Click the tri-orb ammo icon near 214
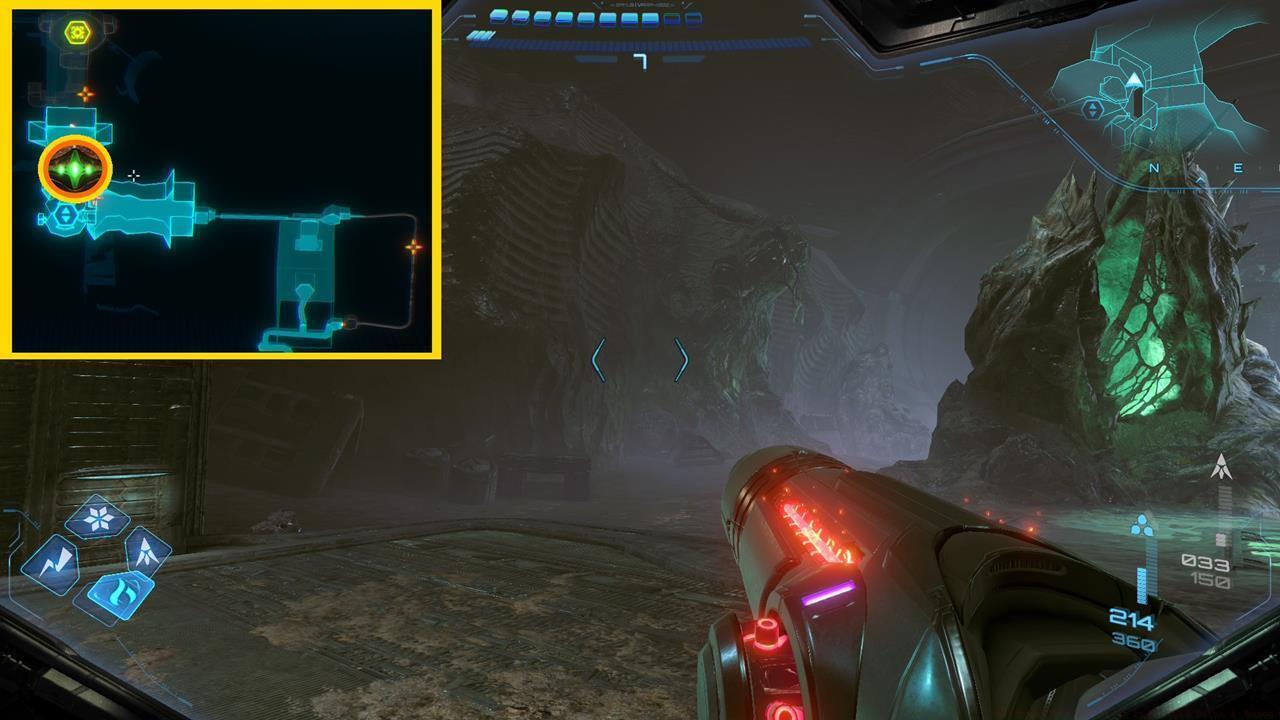This screenshot has width=1280, height=720. click(1142, 523)
